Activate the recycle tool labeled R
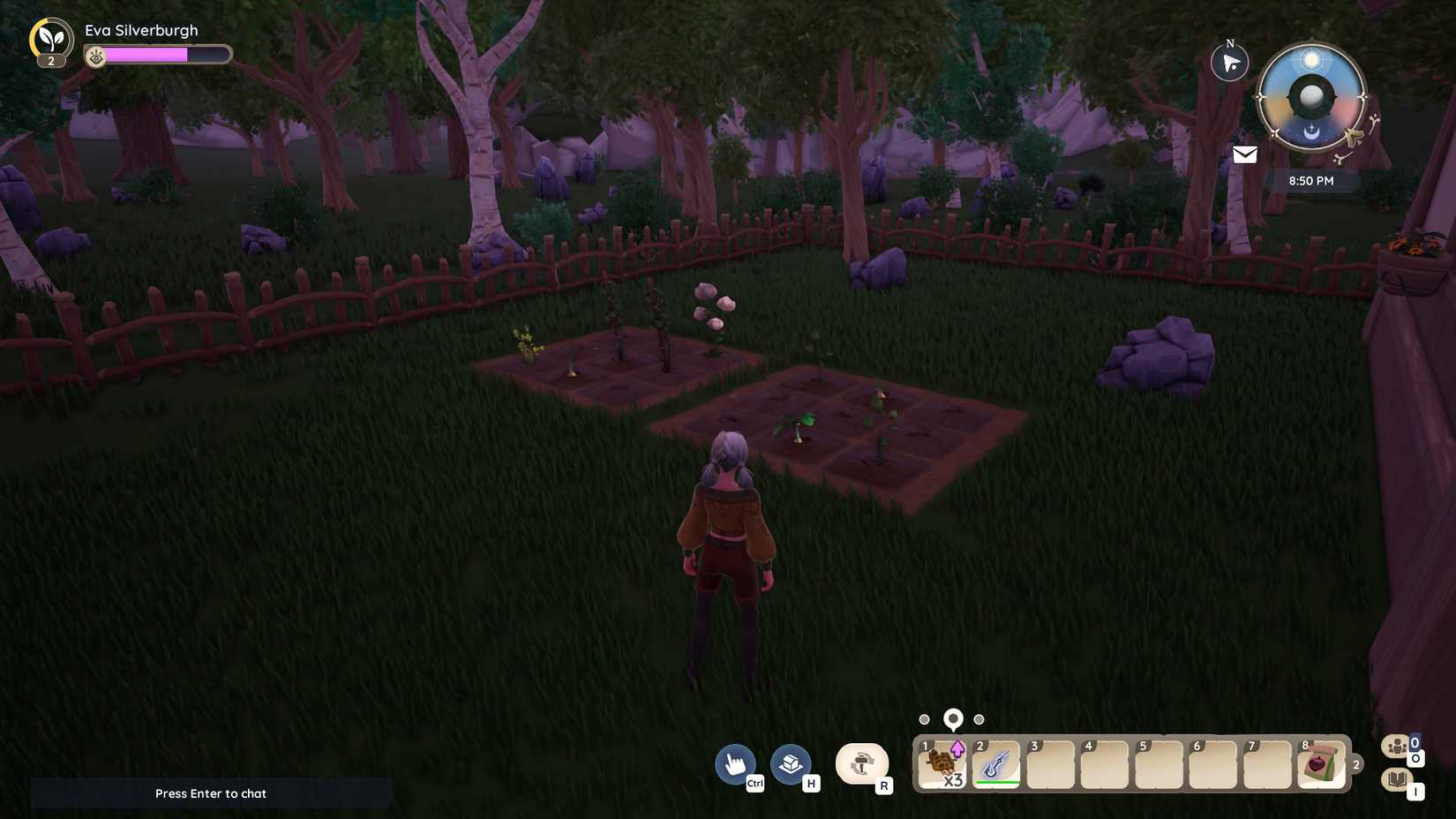 [861, 763]
